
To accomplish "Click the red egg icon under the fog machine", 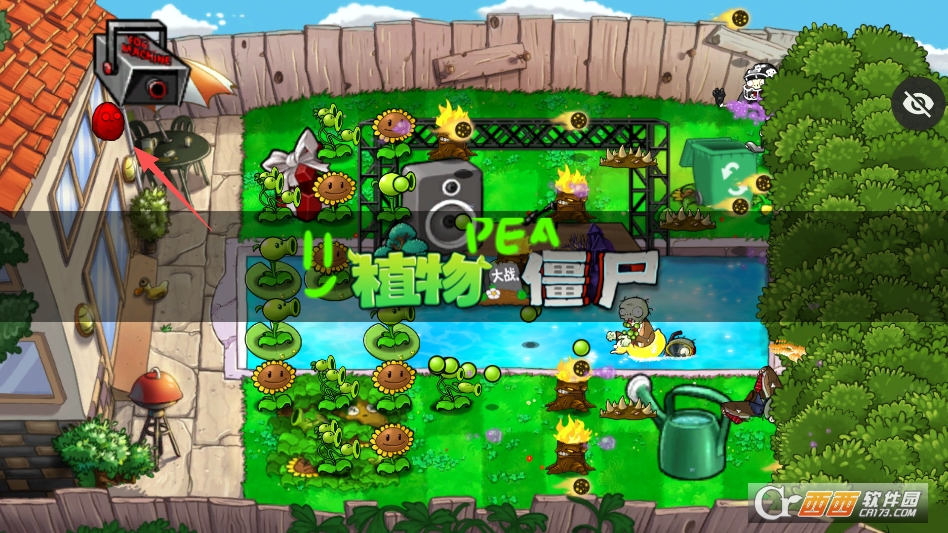I will (x=107, y=122).
